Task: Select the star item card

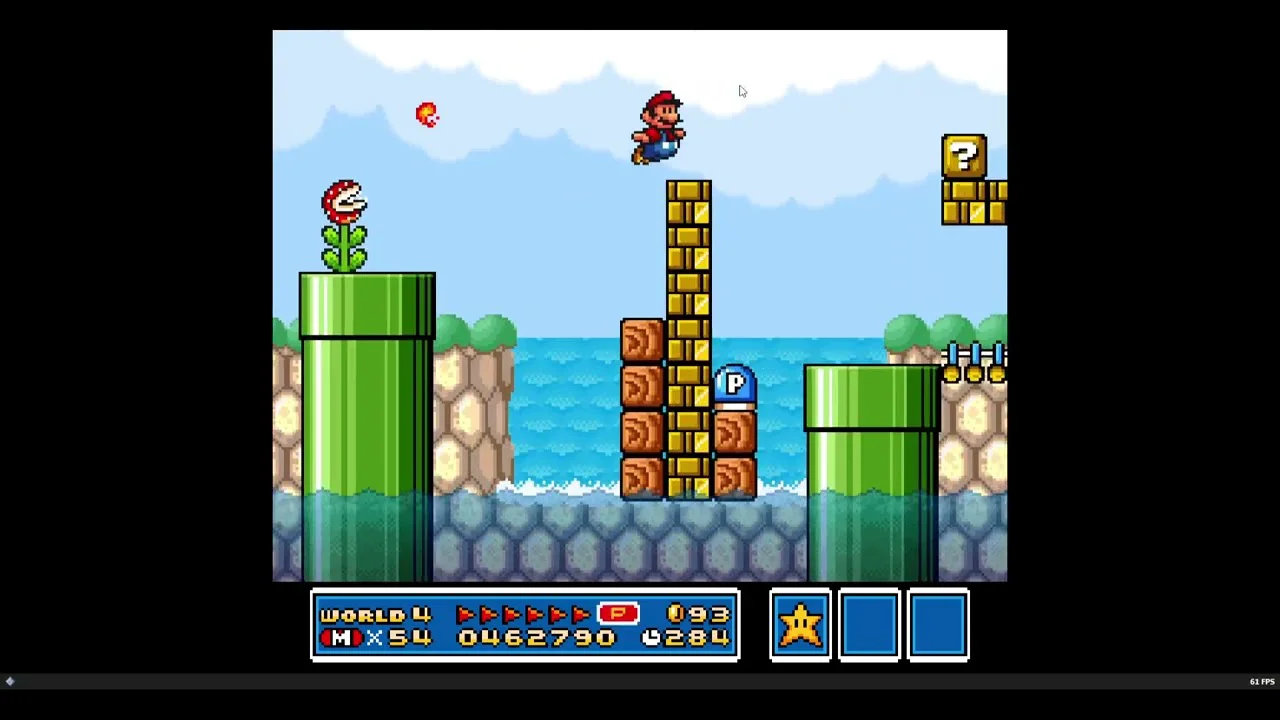Action: click(800, 625)
